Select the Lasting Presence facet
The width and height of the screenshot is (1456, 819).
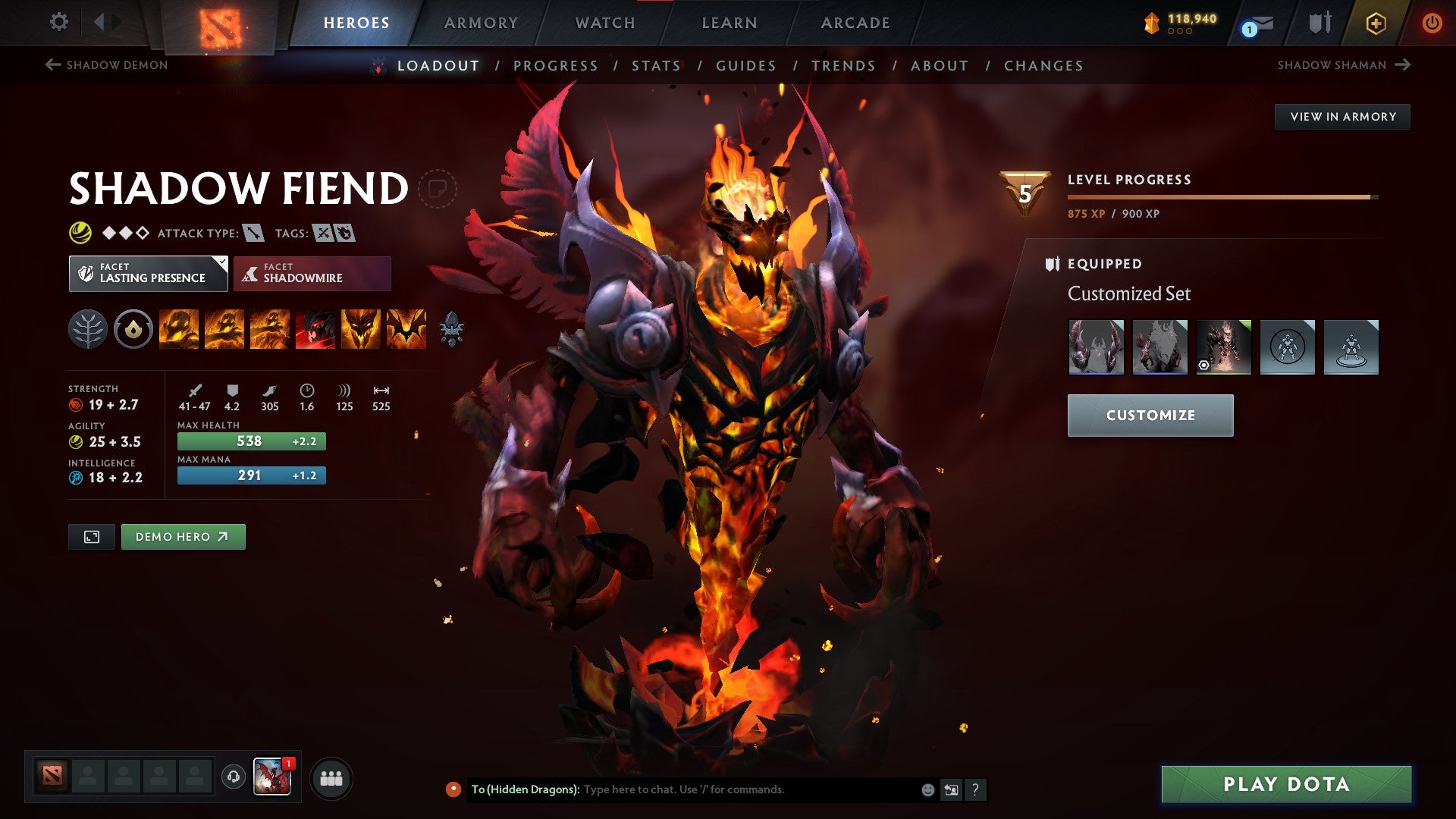(x=149, y=273)
